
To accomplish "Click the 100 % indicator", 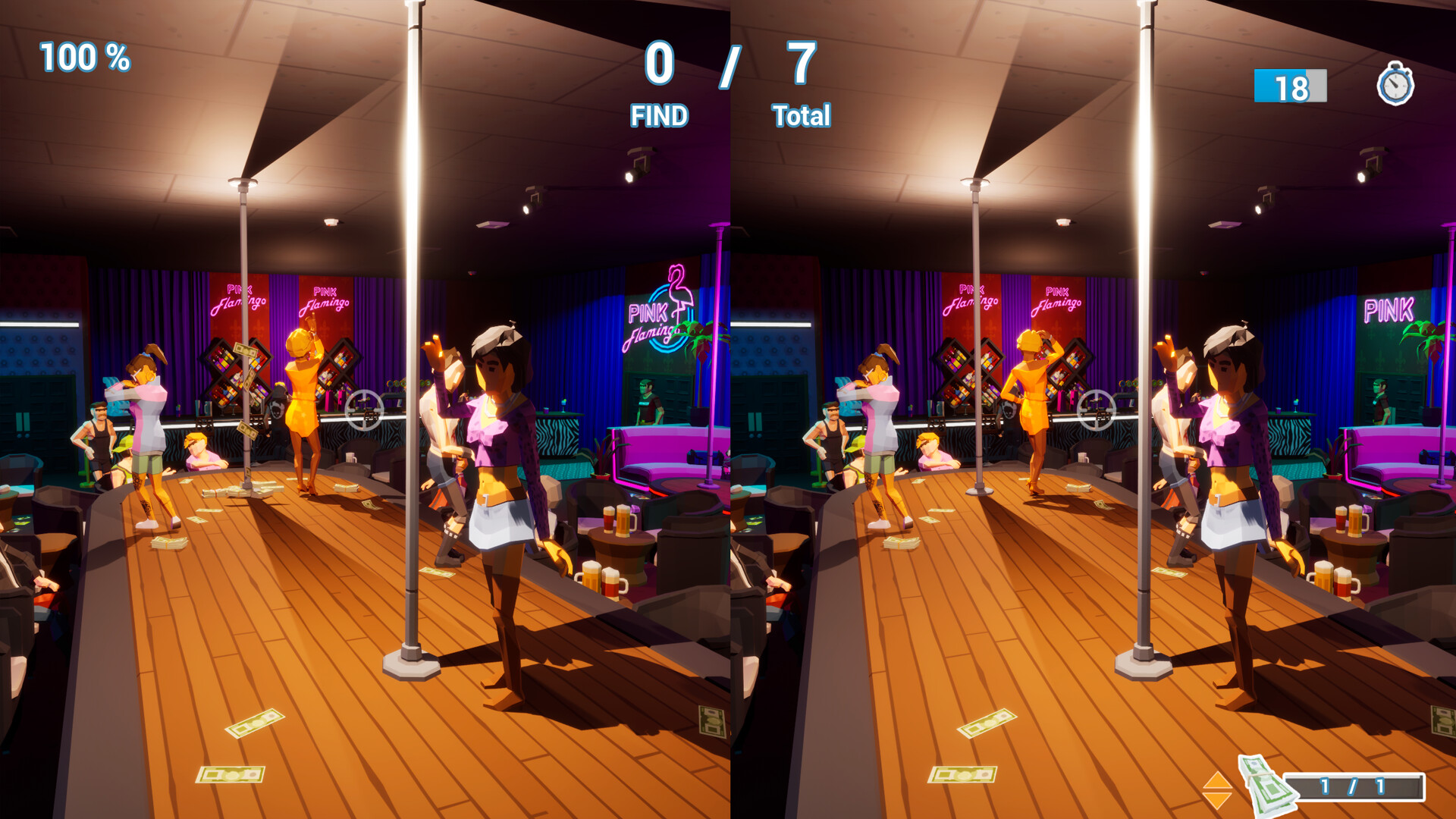I will (x=83, y=55).
